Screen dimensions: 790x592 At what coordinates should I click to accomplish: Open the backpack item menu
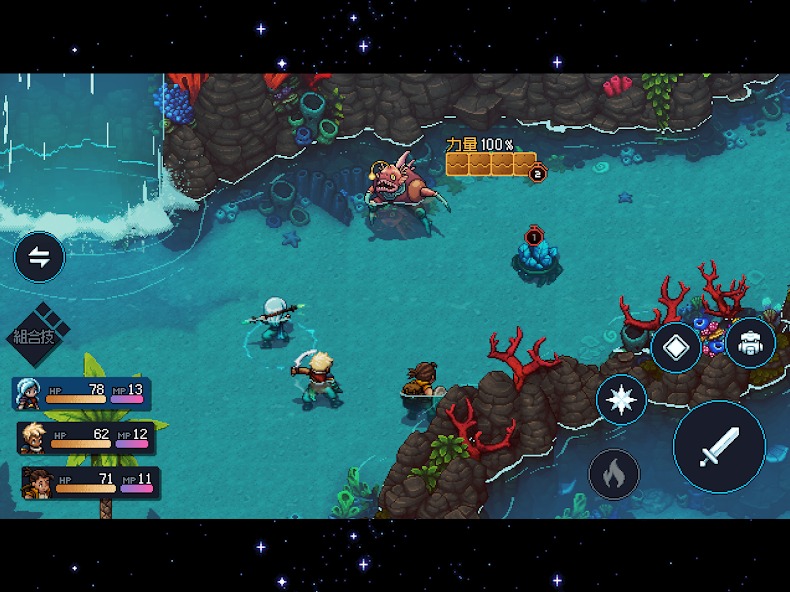[x=750, y=344]
